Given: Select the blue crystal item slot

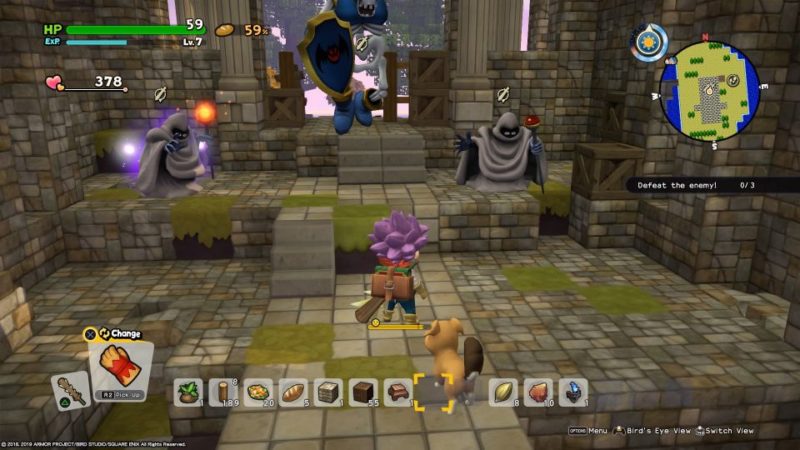Looking at the screenshot, I should (x=573, y=392).
